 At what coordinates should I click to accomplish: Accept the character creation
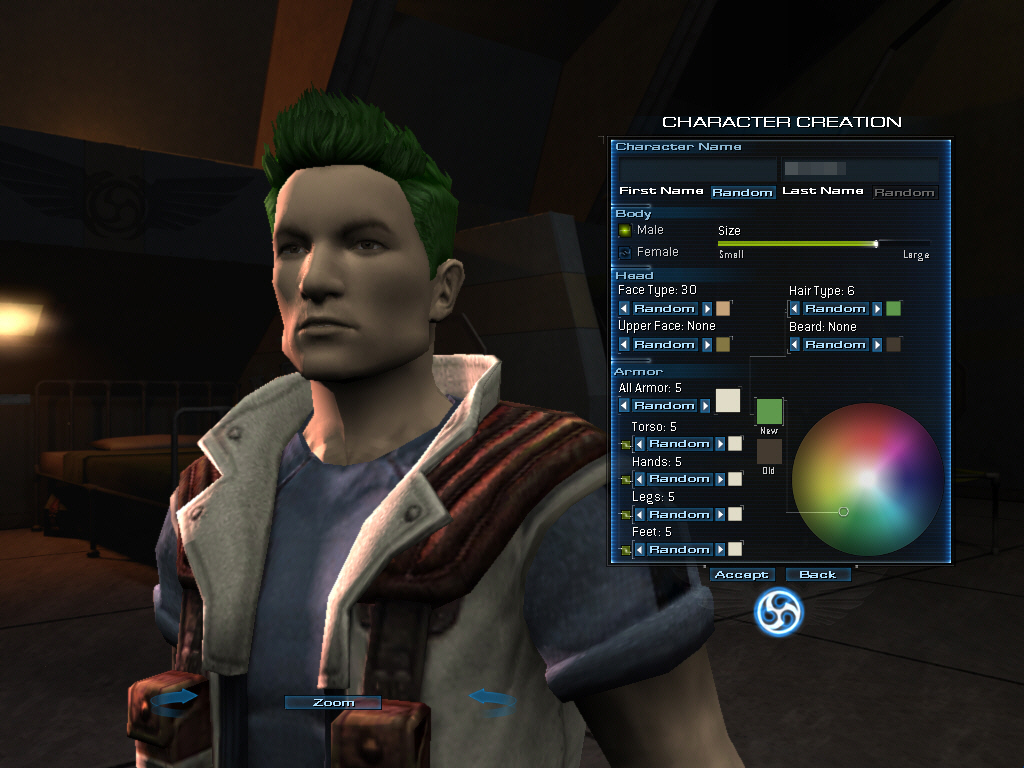(x=741, y=575)
